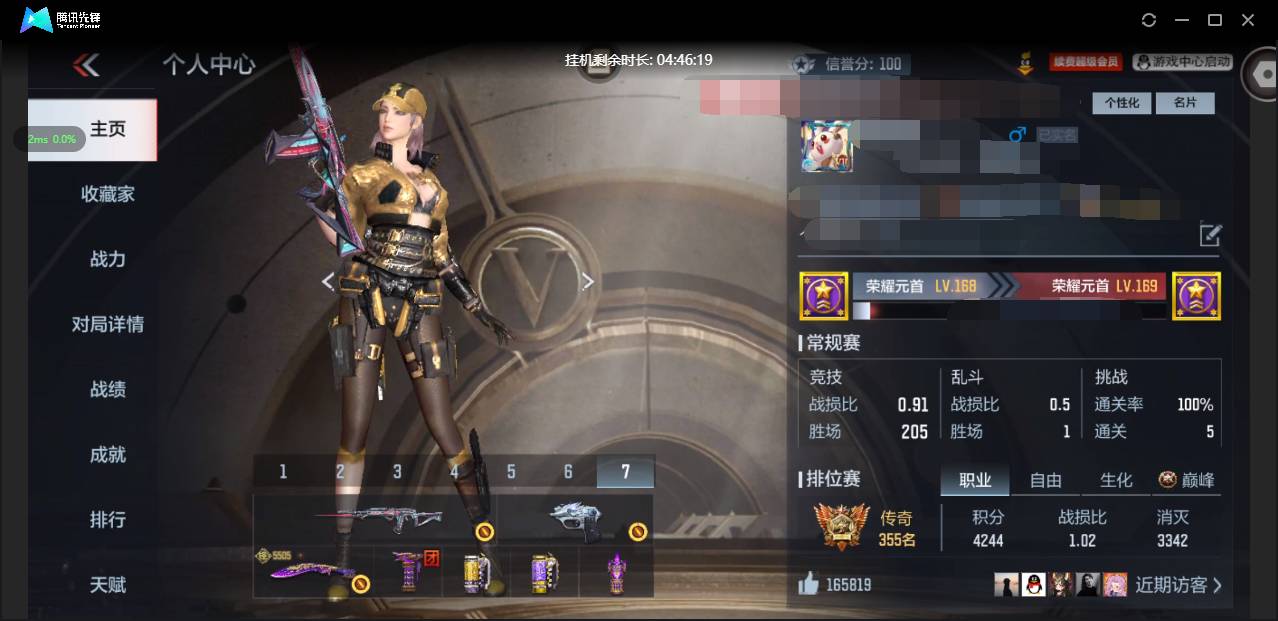1278x621 pixels.
Task: Open the 个性化 personalization button
Action: click(1122, 103)
